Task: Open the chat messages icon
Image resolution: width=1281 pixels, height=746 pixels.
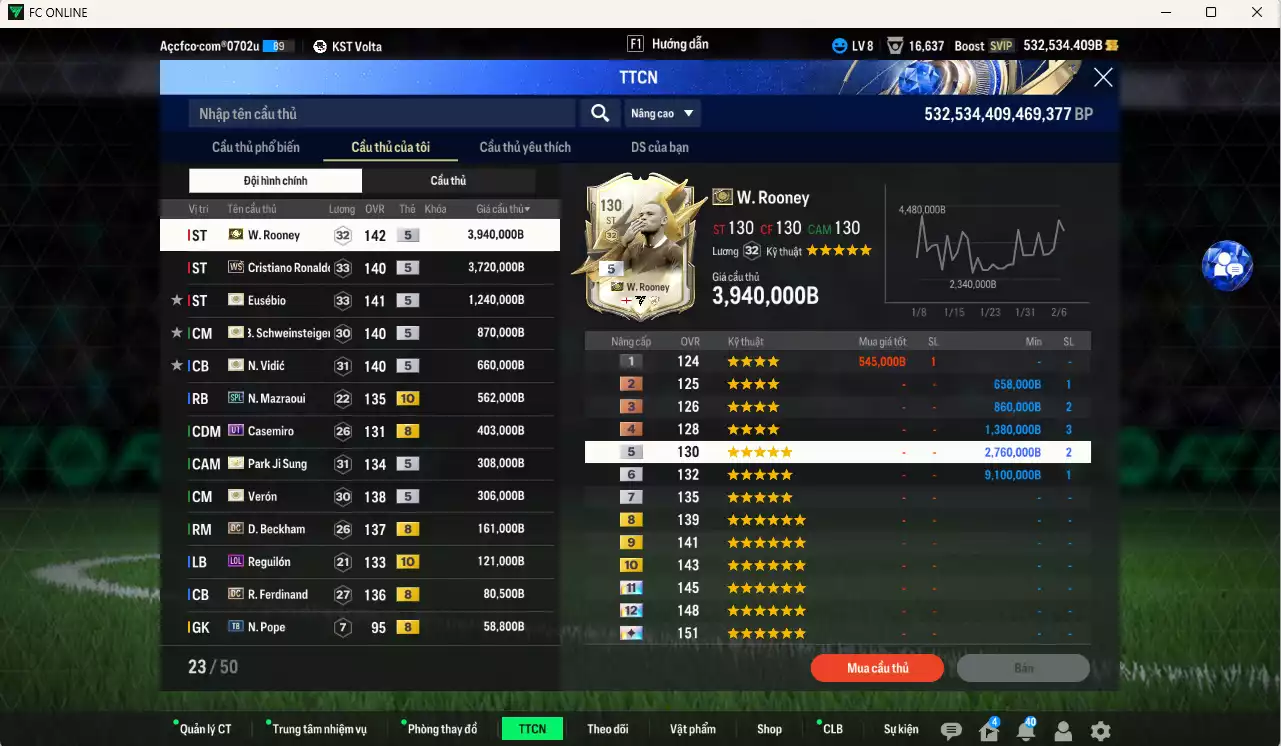Action: (x=952, y=731)
